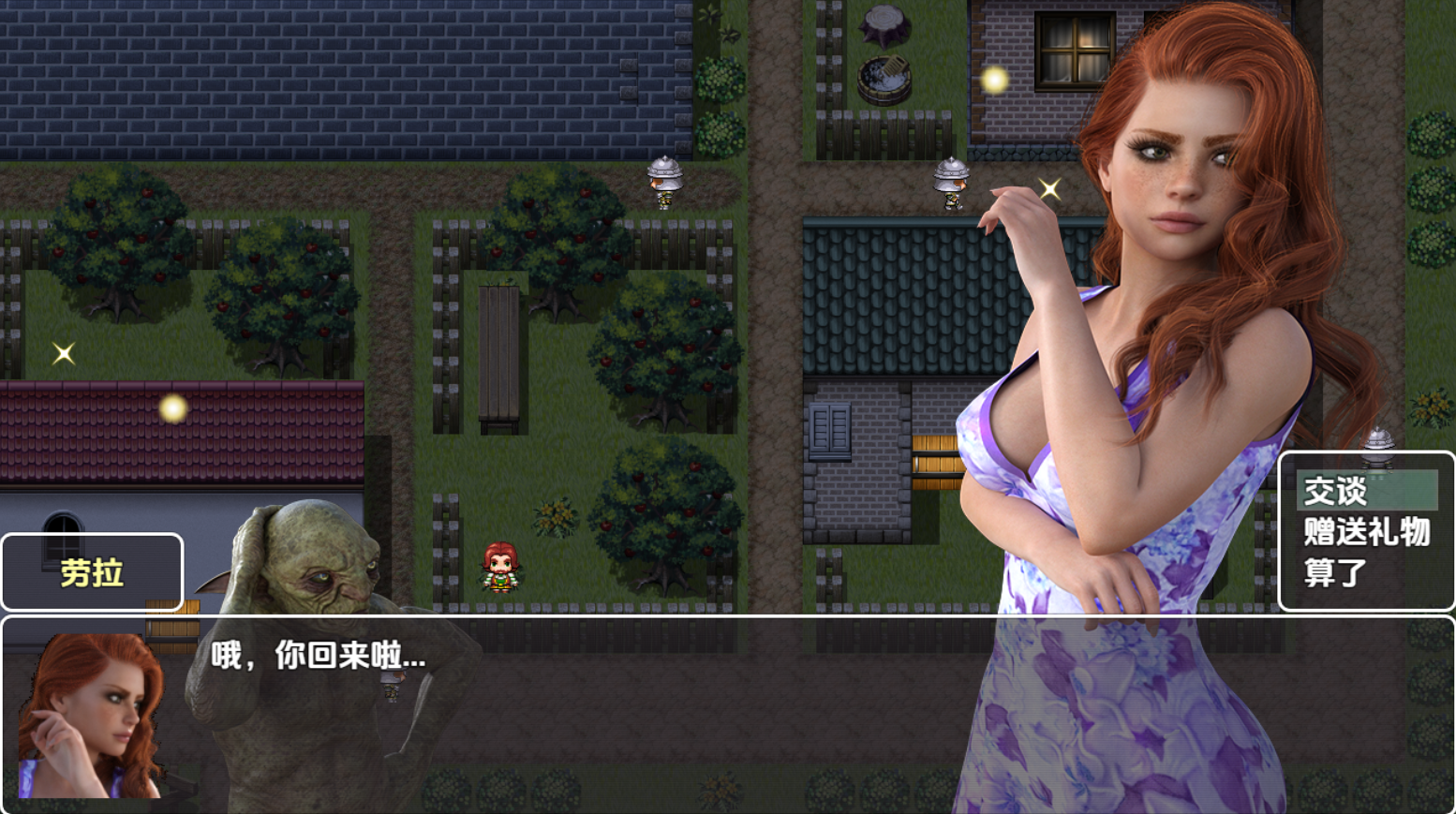Advance the dialogue text 哦，你回来啦...

tap(319, 656)
